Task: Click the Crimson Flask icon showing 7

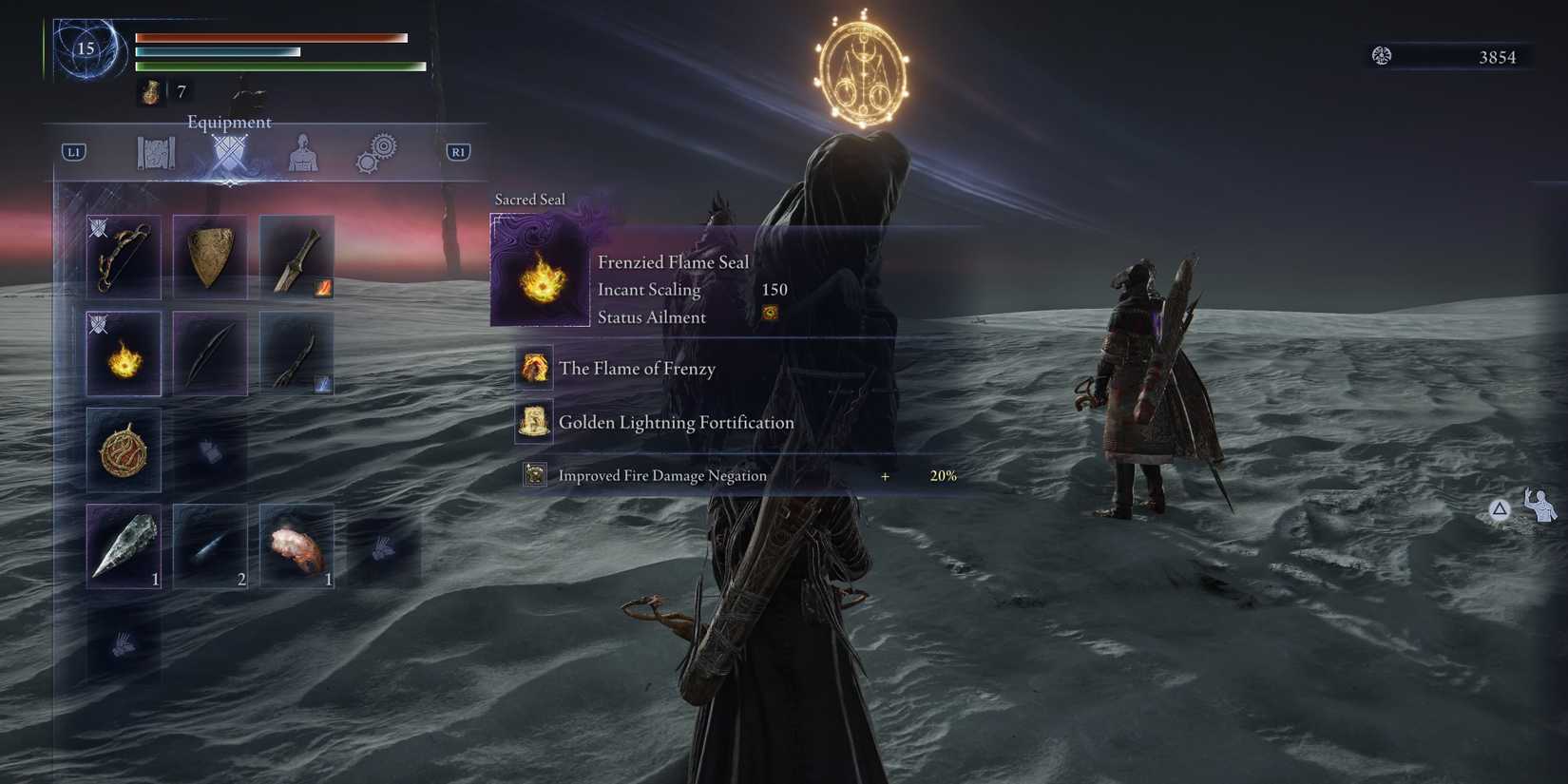Action: click(x=150, y=90)
